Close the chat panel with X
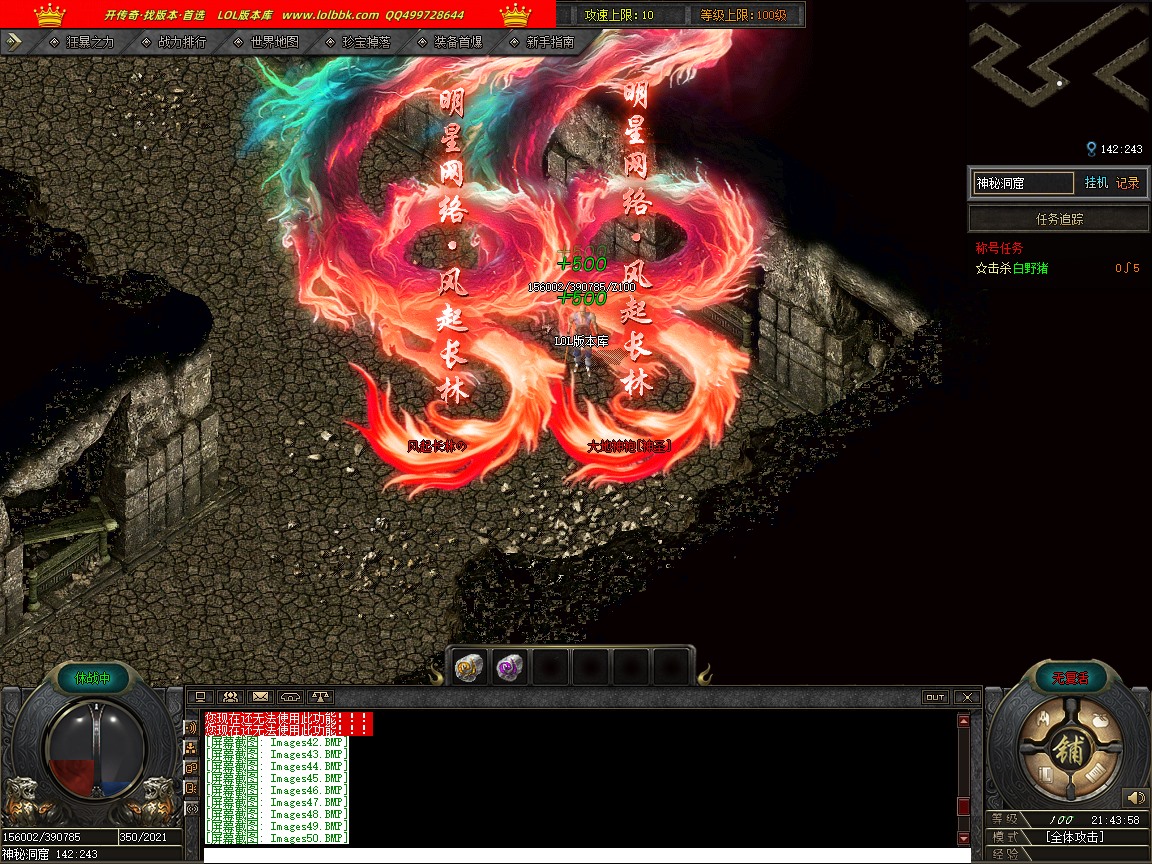The width and height of the screenshot is (1152, 864). [965, 697]
